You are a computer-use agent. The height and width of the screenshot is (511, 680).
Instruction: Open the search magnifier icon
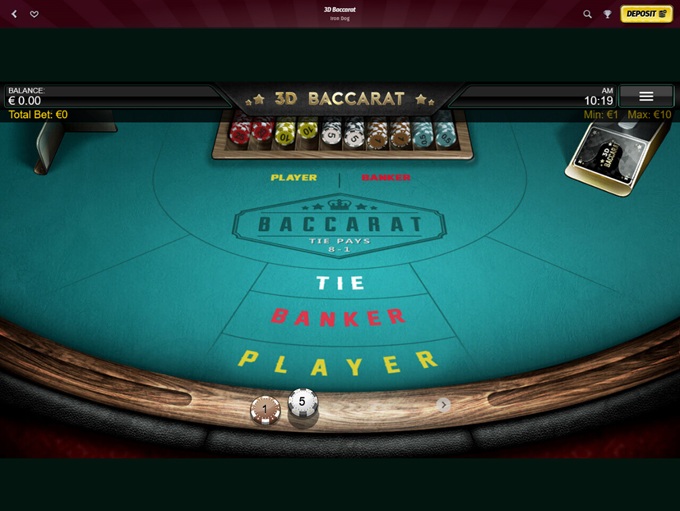(x=588, y=14)
